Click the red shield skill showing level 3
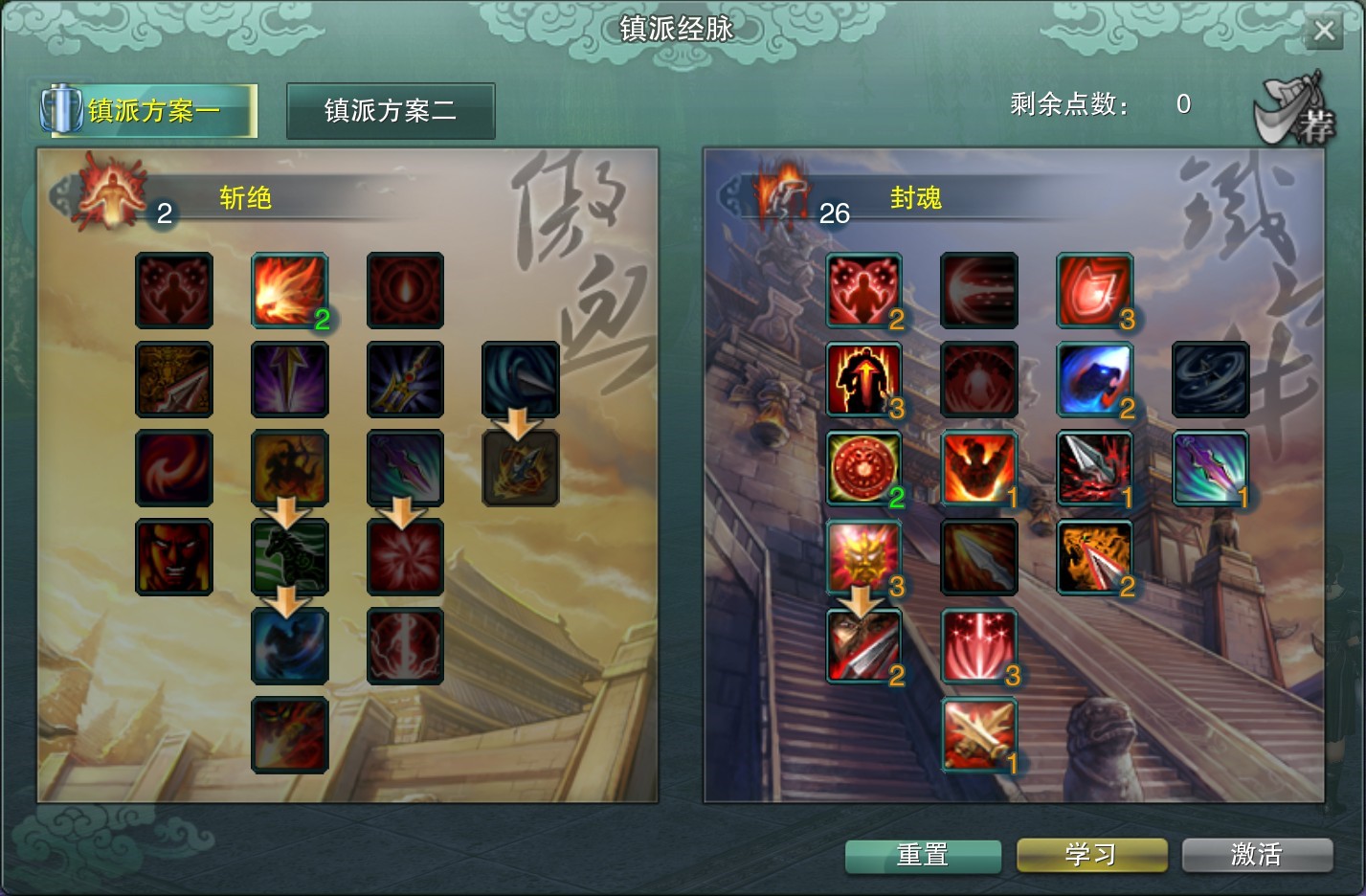 pos(1095,291)
